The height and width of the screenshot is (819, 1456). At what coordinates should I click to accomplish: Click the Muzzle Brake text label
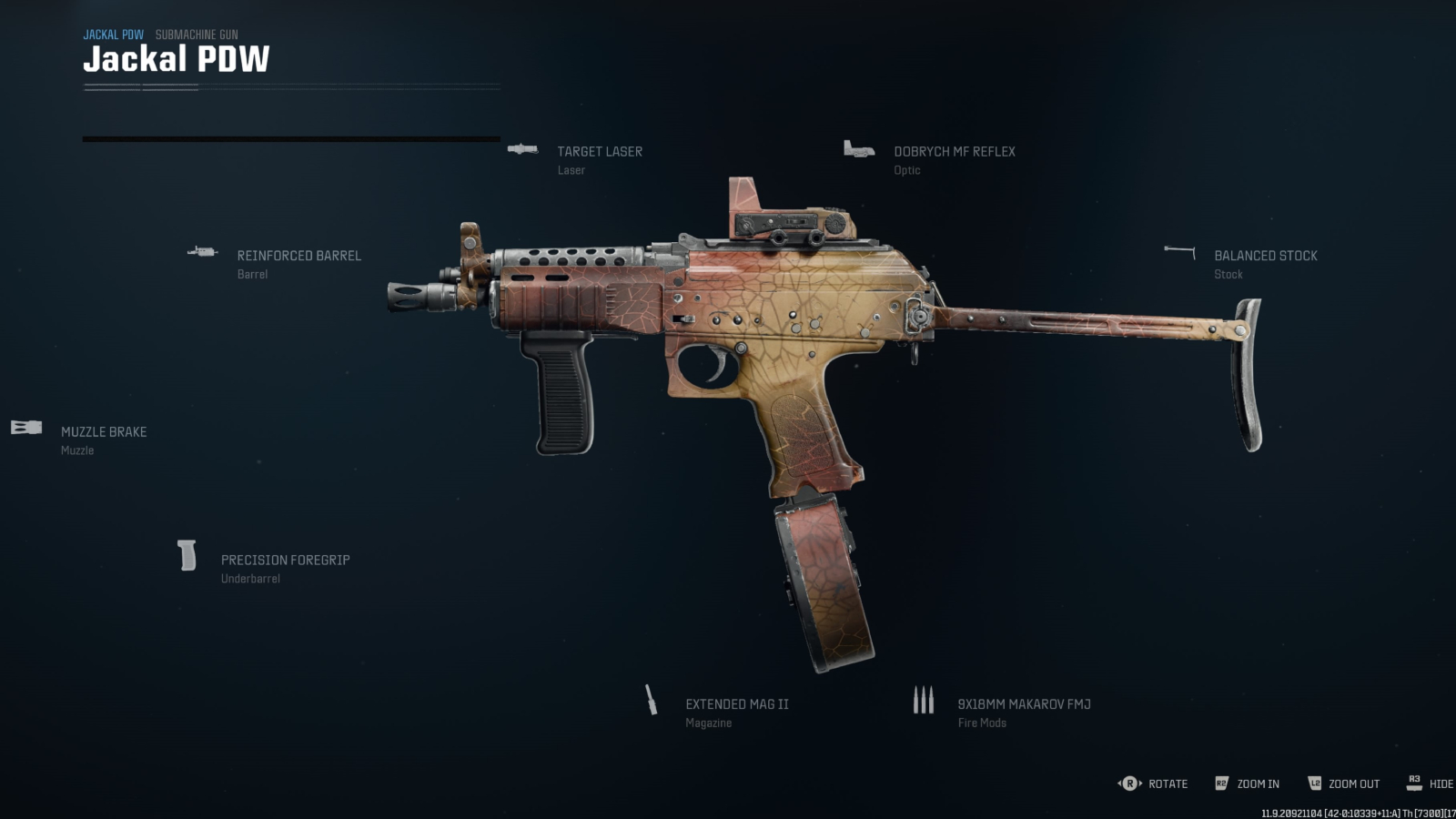pyautogui.click(x=103, y=431)
